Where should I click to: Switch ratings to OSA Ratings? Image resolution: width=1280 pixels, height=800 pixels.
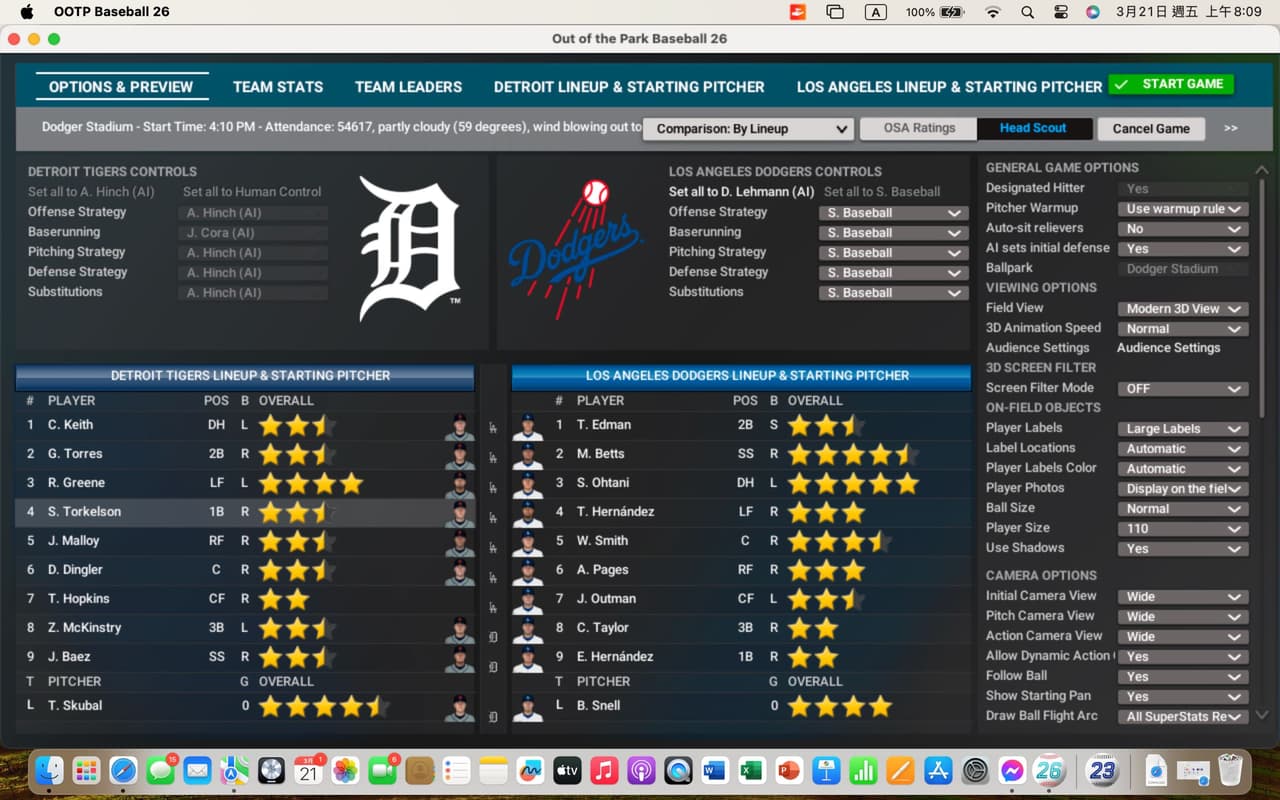point(919,128)
